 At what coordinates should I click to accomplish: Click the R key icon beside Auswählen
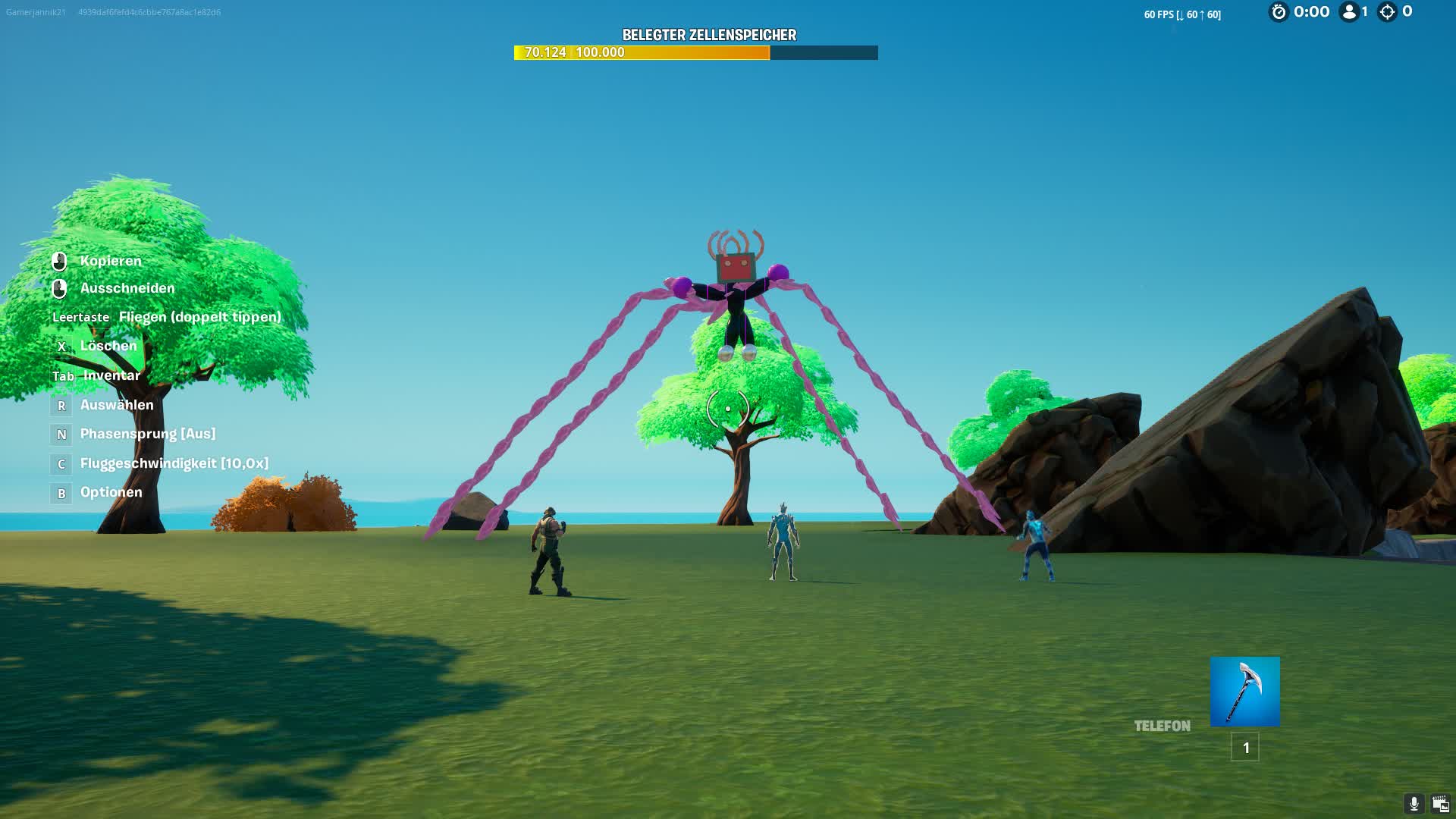tap(61, 405)
